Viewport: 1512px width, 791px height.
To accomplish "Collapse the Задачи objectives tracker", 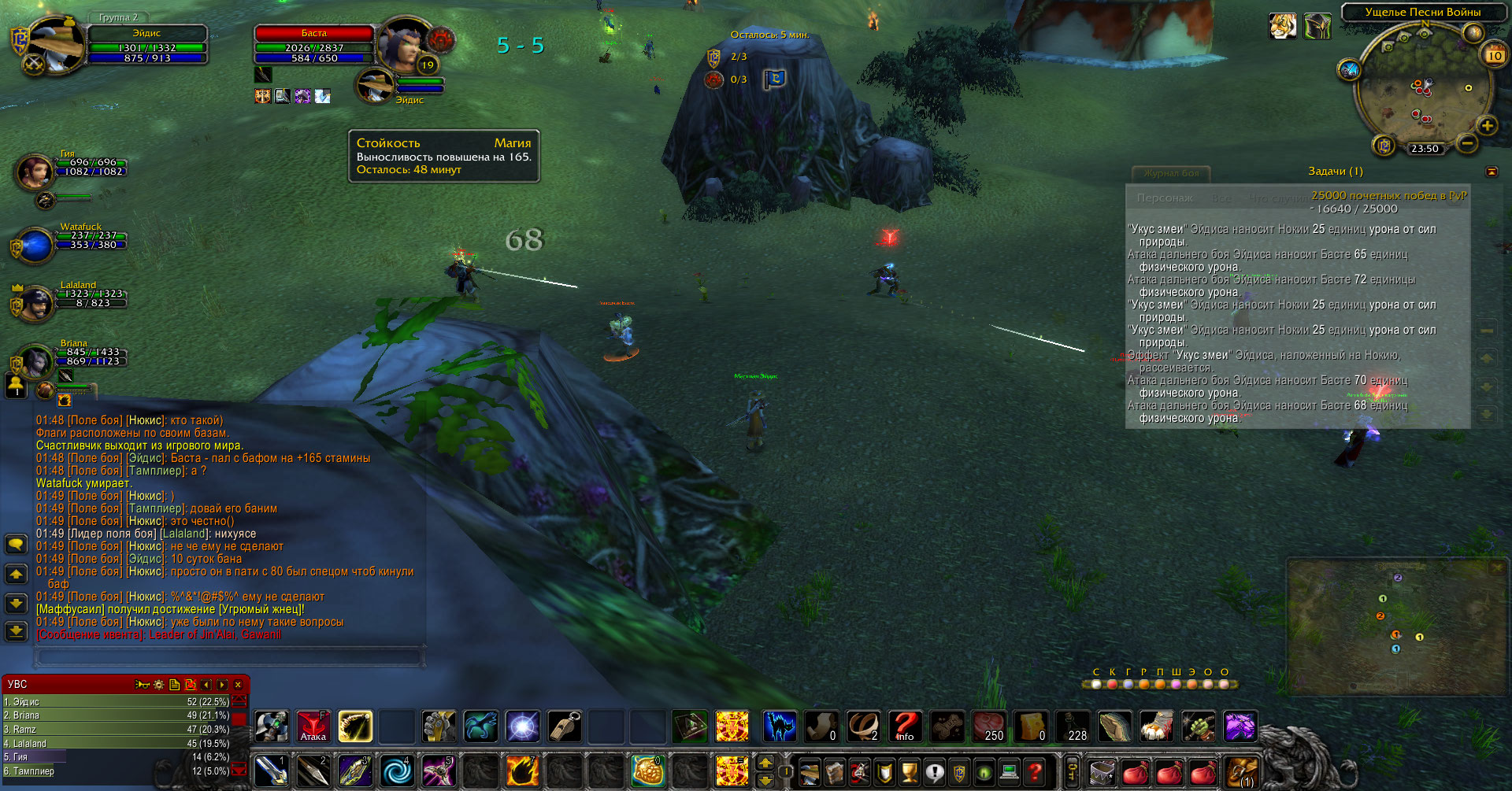I will pos(1492,172).
